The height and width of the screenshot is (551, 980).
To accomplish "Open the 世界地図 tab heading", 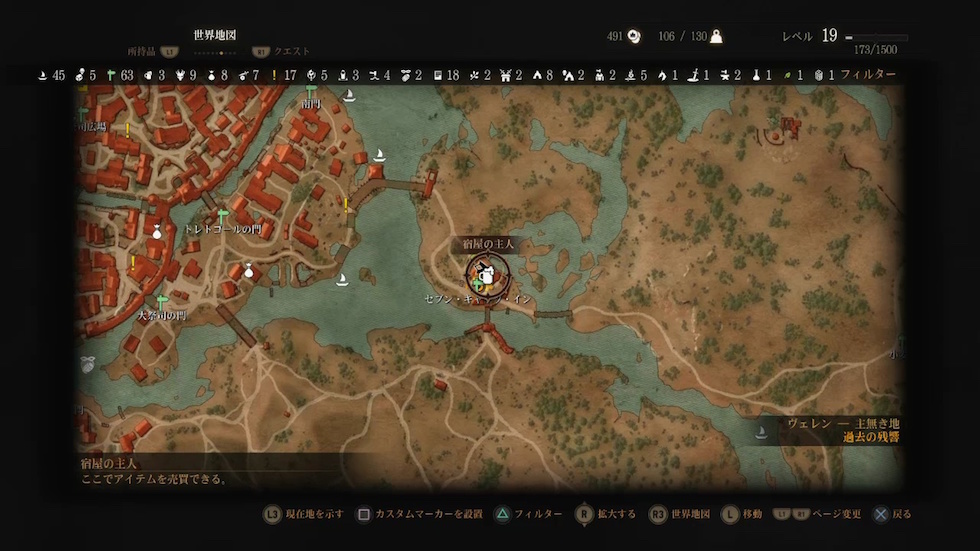I will pos(214,35).
